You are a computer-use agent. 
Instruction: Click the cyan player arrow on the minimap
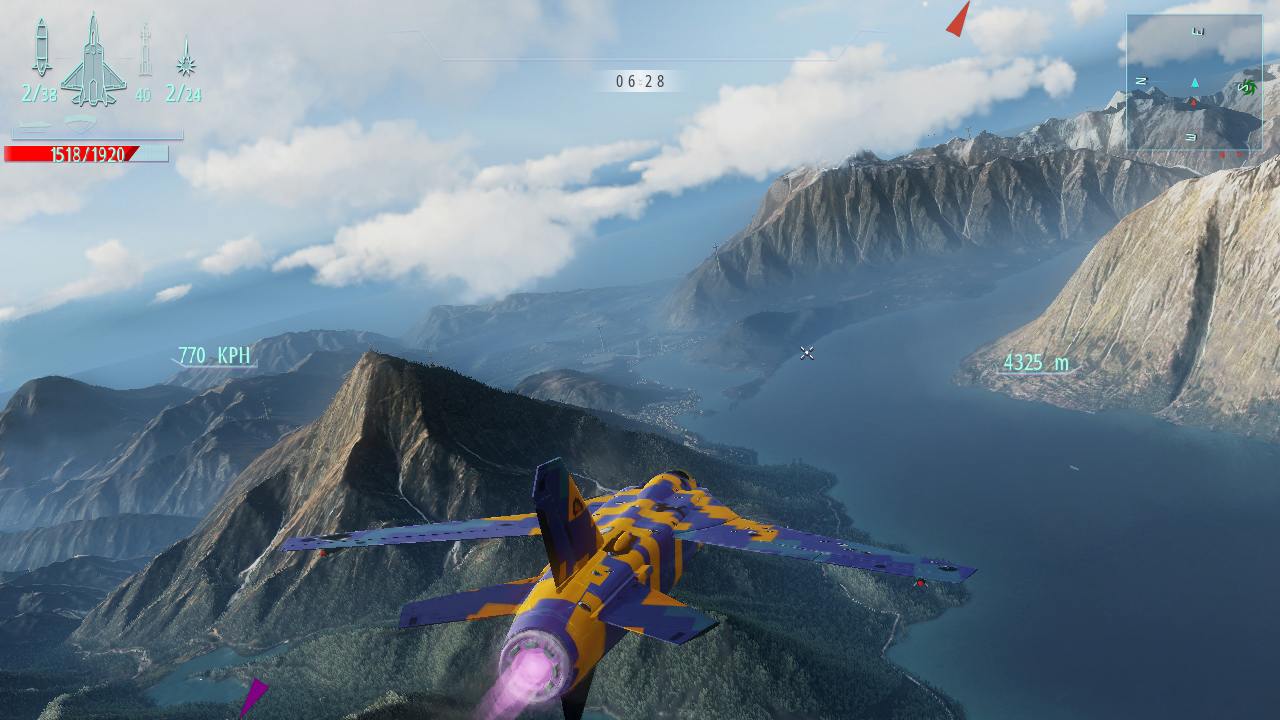tap(1195, 82)
